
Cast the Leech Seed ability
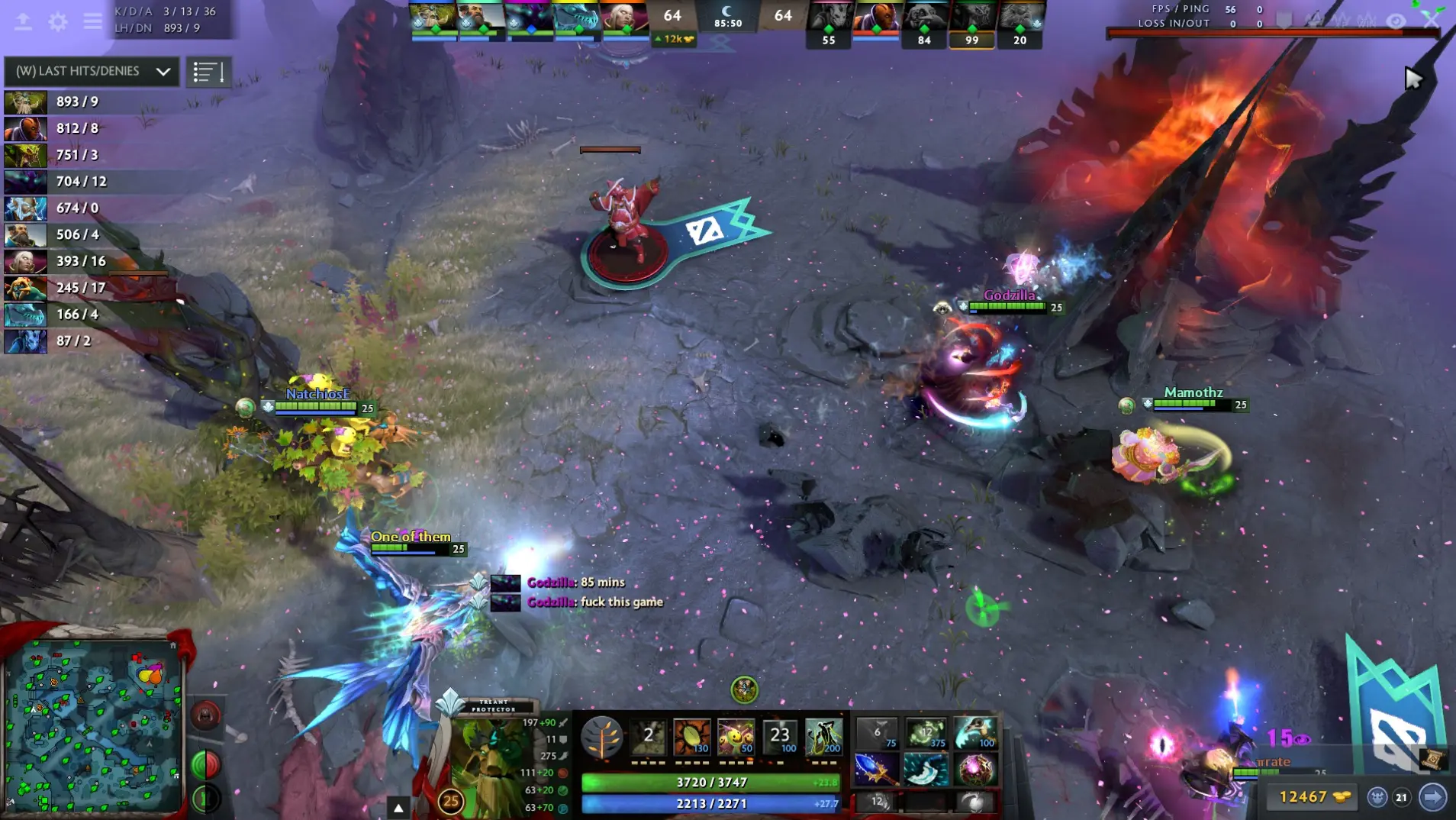pyautogui.click(x=692, y=737)
